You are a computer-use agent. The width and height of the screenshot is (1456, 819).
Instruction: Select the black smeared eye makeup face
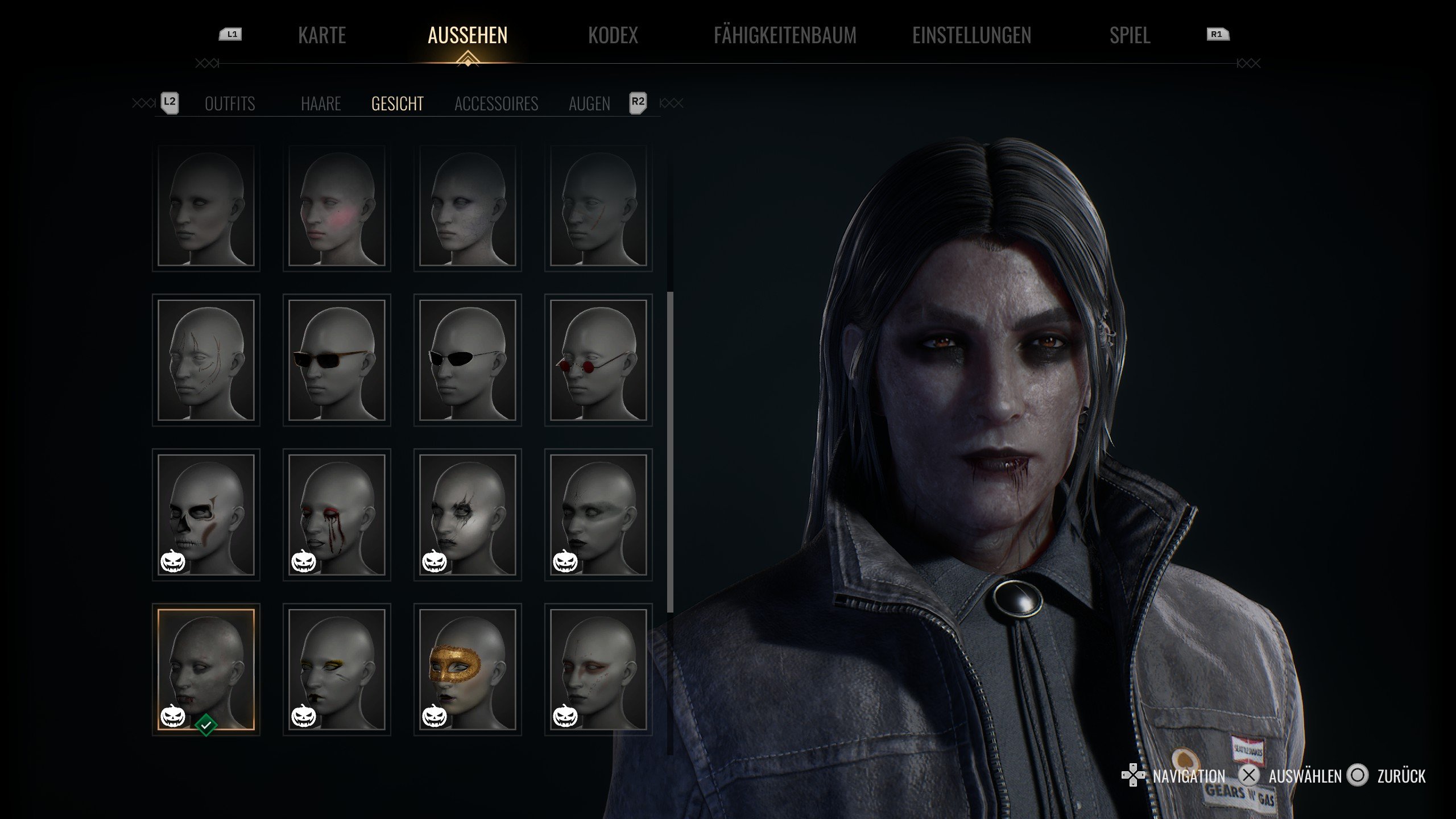click(x=468, y=515)
